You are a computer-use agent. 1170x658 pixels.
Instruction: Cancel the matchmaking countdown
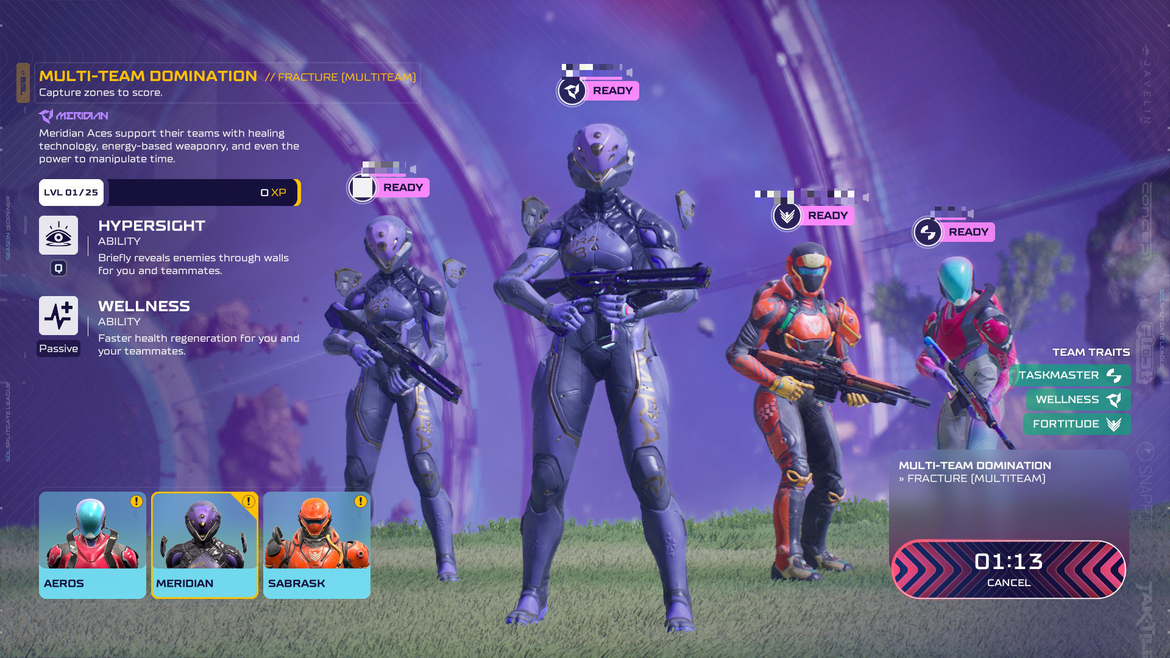coord(1008,570)
